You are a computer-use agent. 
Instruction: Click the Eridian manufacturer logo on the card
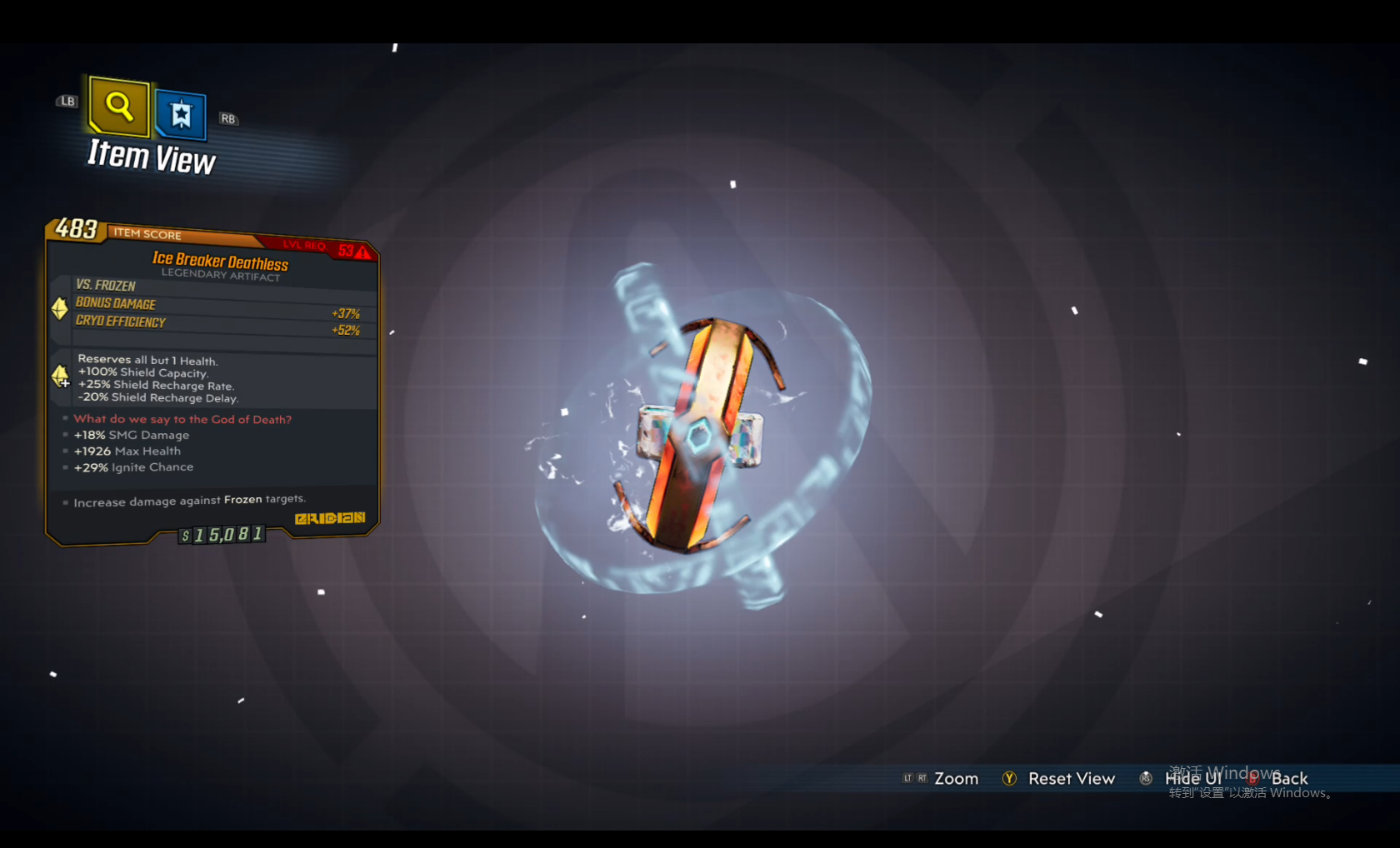point(330,517)
